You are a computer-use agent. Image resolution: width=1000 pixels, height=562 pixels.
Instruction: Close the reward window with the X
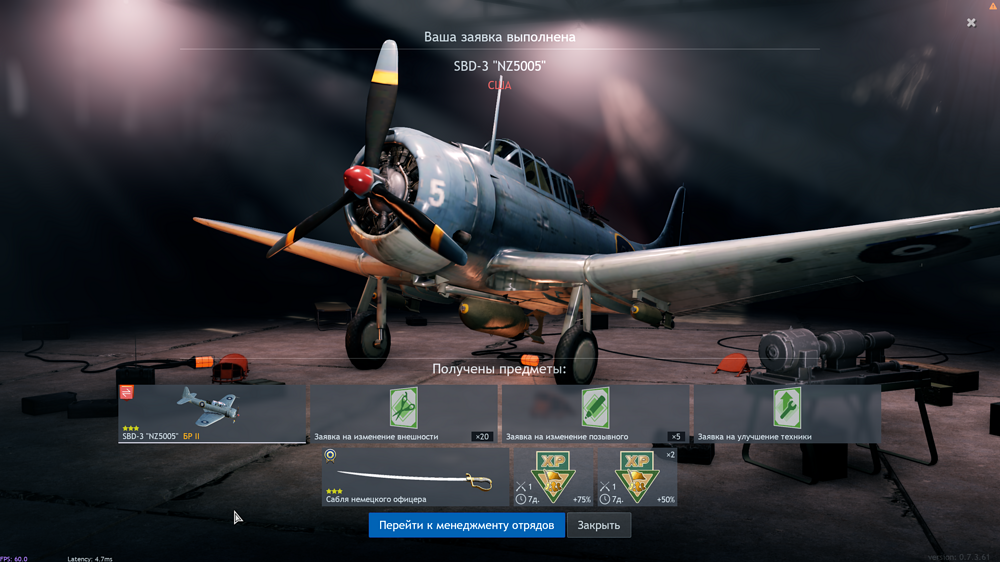(971, 22)
